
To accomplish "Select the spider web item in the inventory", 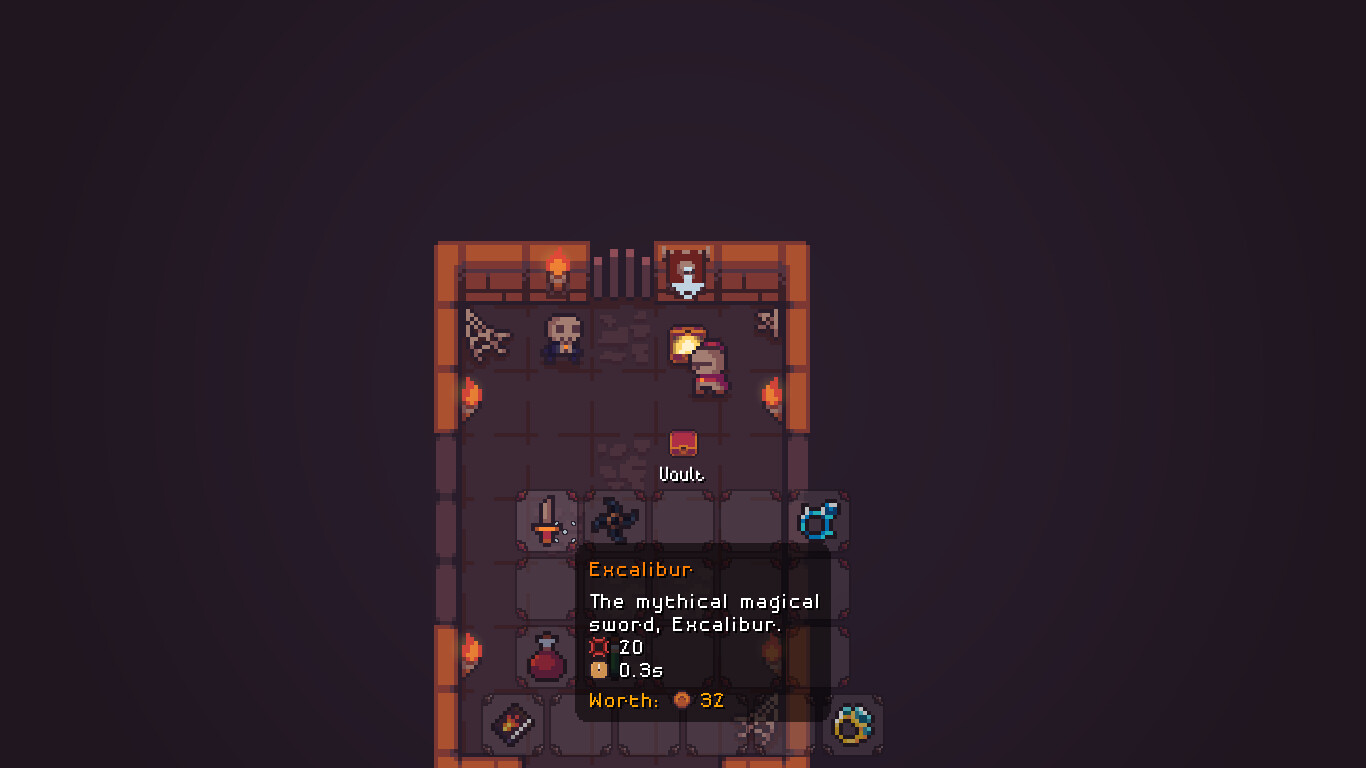I will (753, 723).
